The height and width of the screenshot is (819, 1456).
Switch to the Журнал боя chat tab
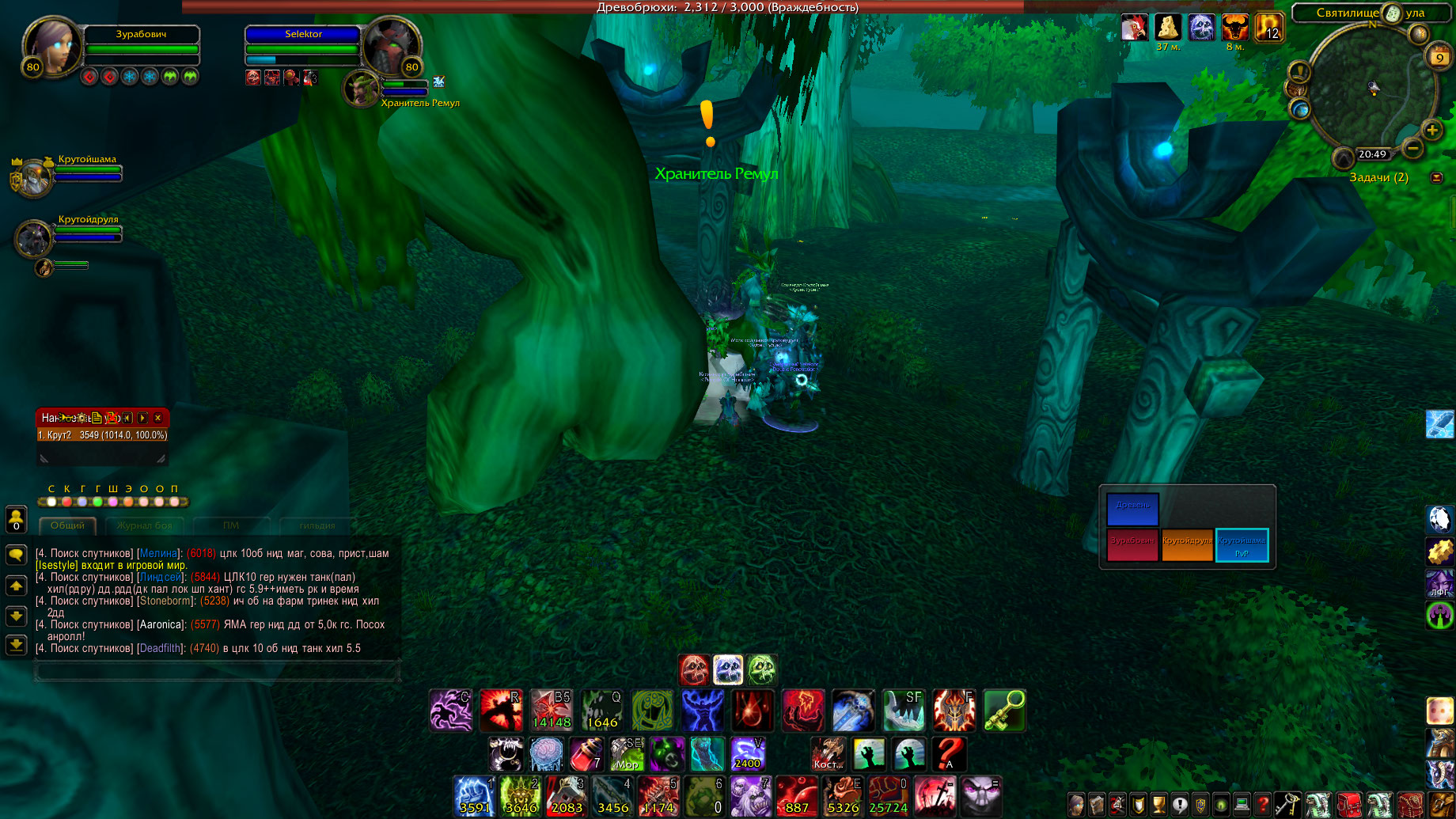point(144,525)
